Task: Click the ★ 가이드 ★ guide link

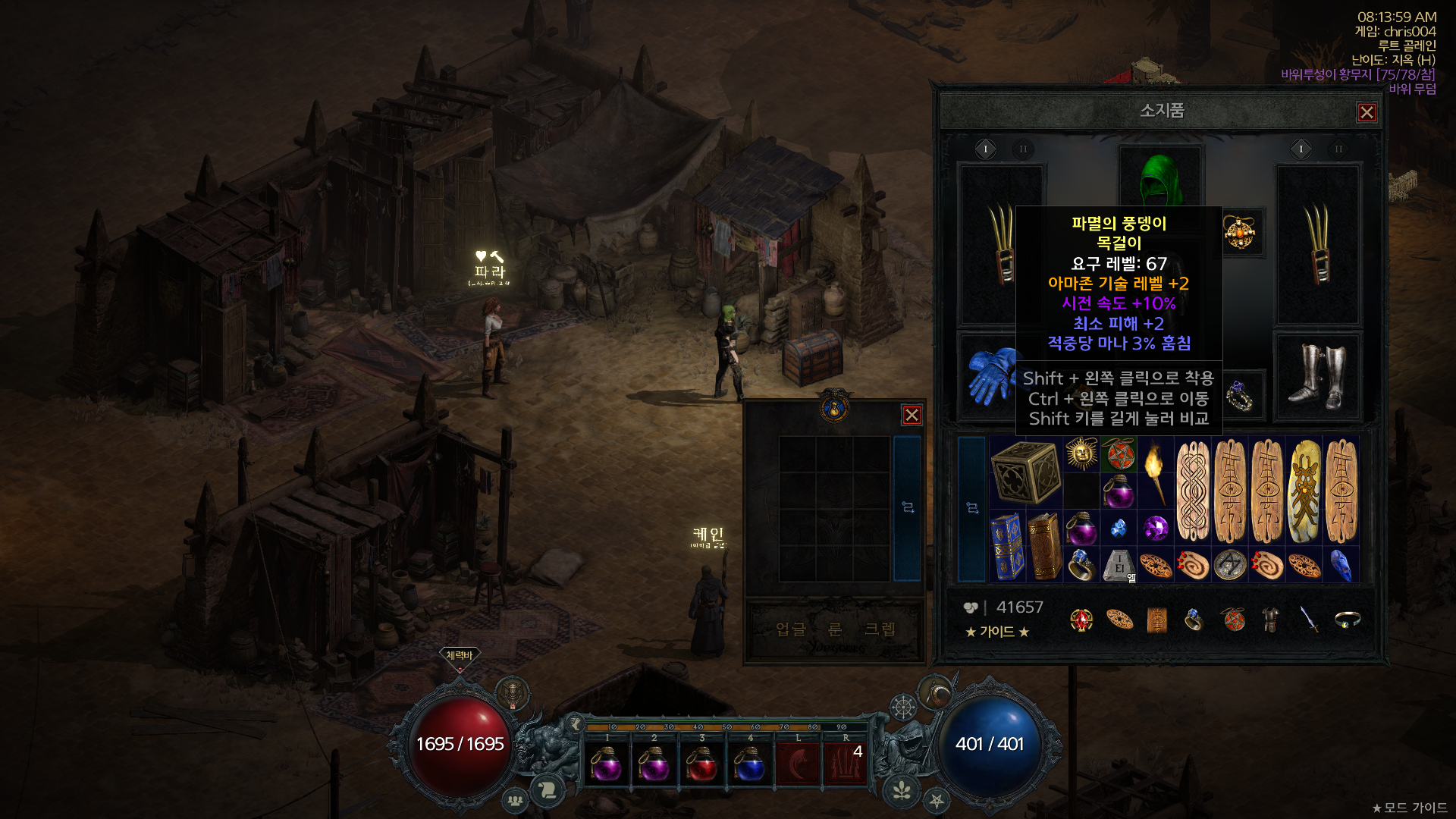Action: [x=997, y=632]
